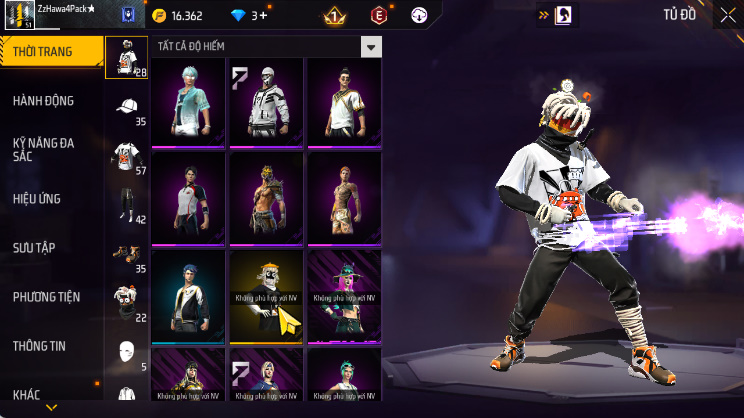Close the vault with the X button
Image resolution: width=744 pixels, height=418 pixels.
[x=727, y=16]
